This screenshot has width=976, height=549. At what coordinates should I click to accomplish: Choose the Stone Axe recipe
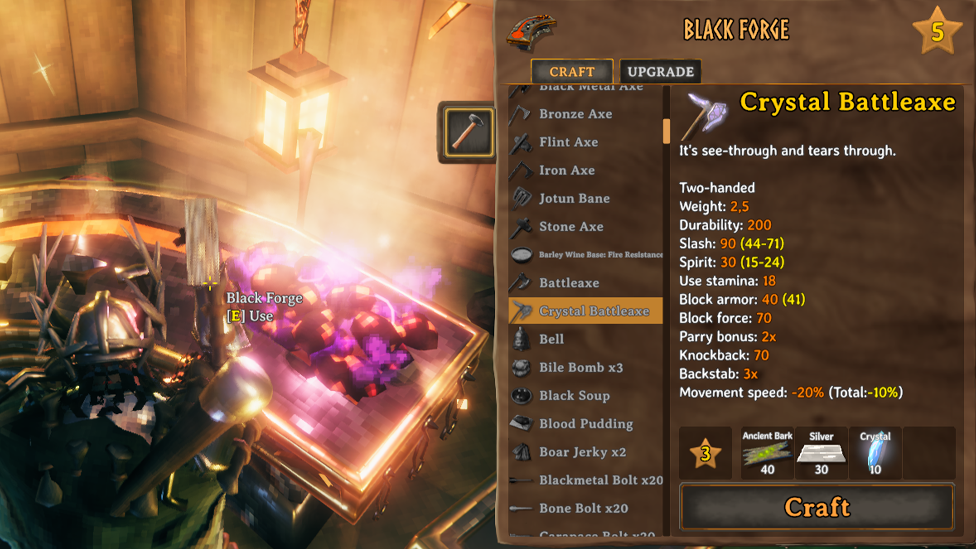pyautogui.click(x=571, y=226)
